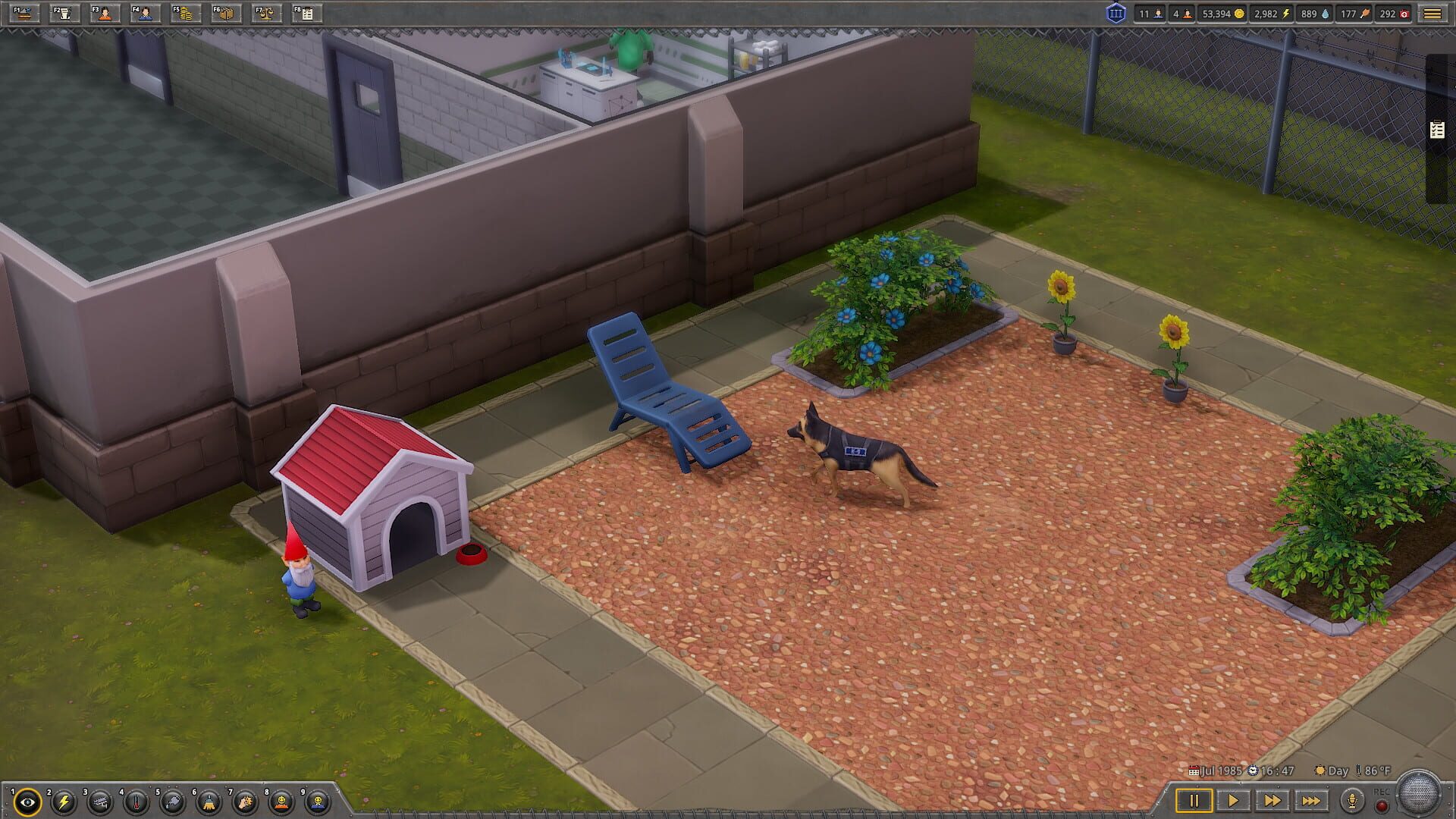Select the 889 water resource indicator

pos(1316,14)
